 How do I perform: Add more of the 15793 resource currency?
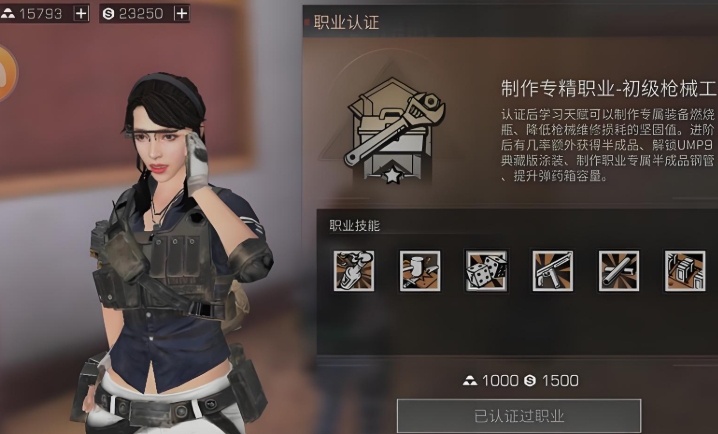[81, 13]
